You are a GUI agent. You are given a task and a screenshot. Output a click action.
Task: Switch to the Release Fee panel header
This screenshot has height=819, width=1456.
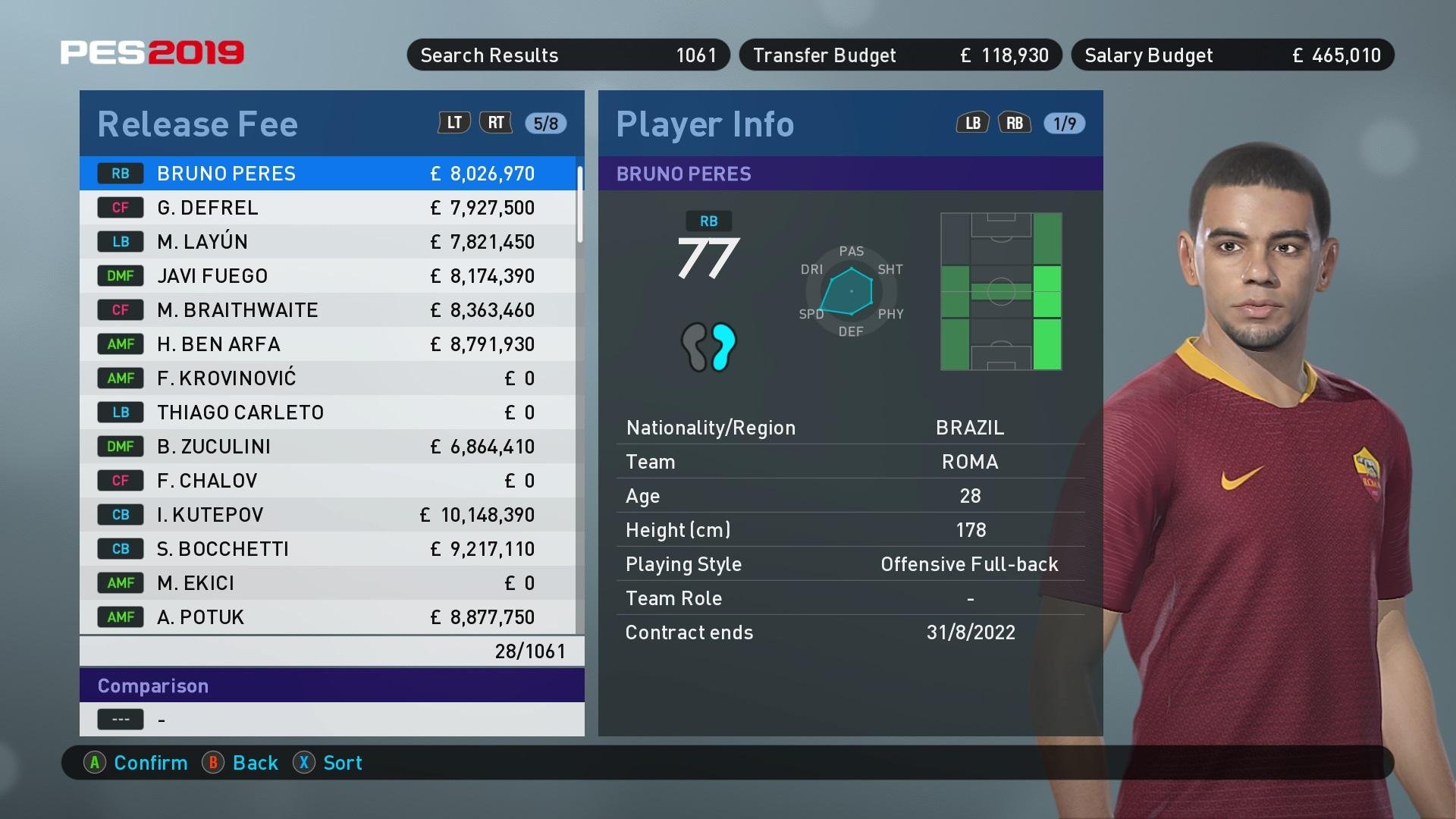pos(197,123)
